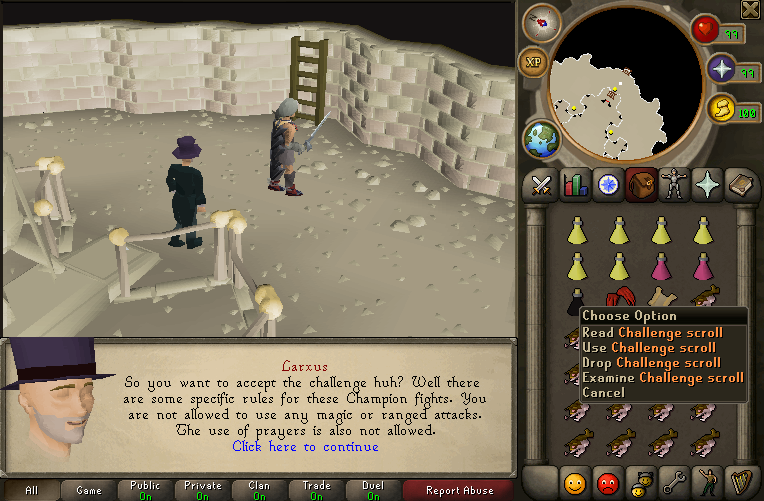Switch to the Skills bar-chart tab
This screenshot has width=764, height=501.
(575, 186)
